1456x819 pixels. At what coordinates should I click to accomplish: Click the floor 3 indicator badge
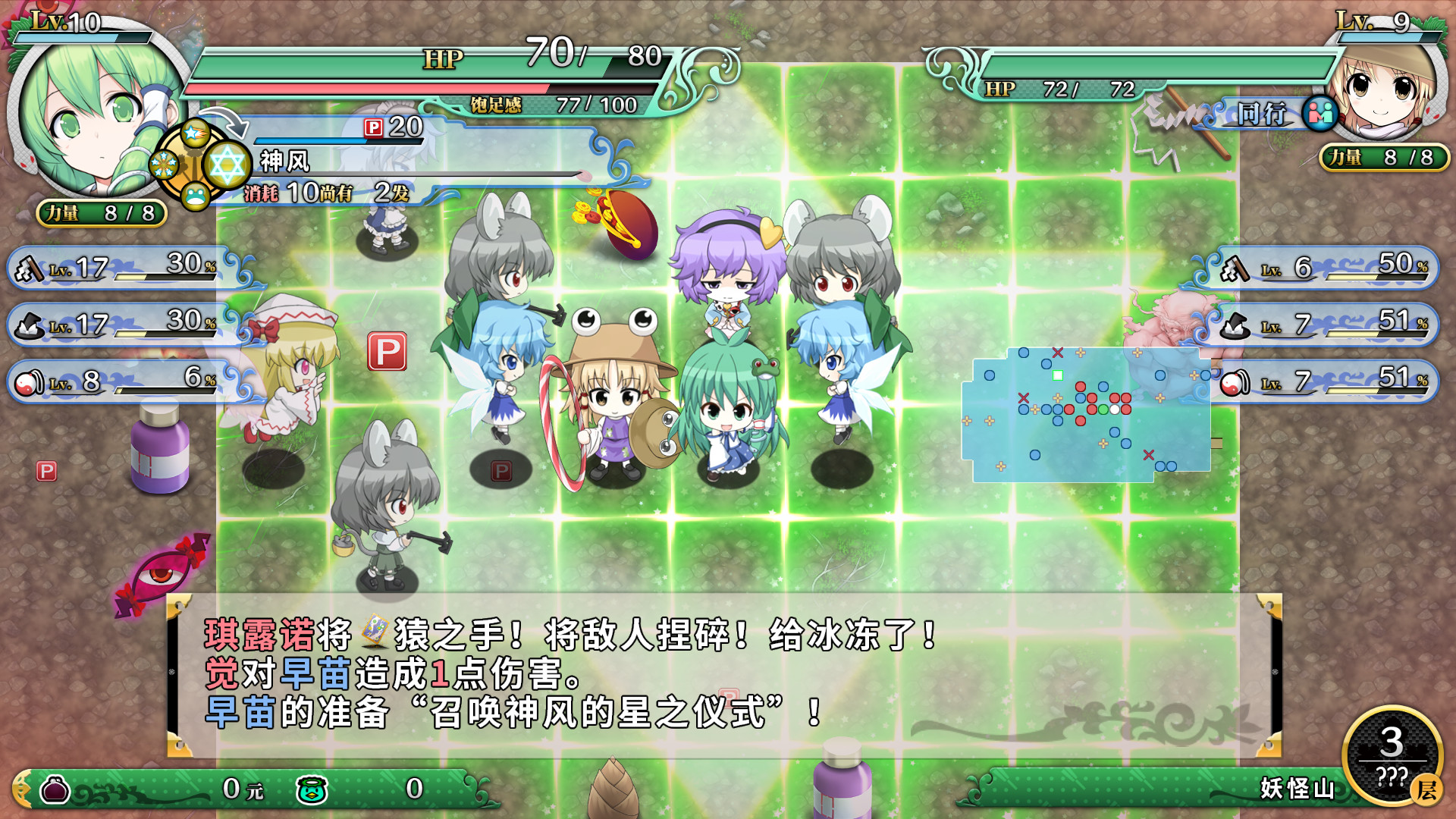[x=1392, y=755]
